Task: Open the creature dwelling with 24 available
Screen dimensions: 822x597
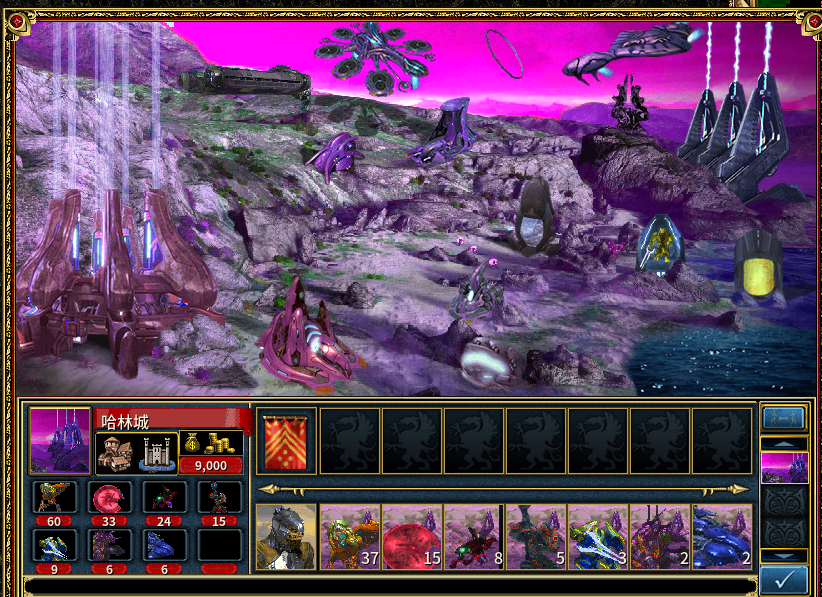Action: 163,497
